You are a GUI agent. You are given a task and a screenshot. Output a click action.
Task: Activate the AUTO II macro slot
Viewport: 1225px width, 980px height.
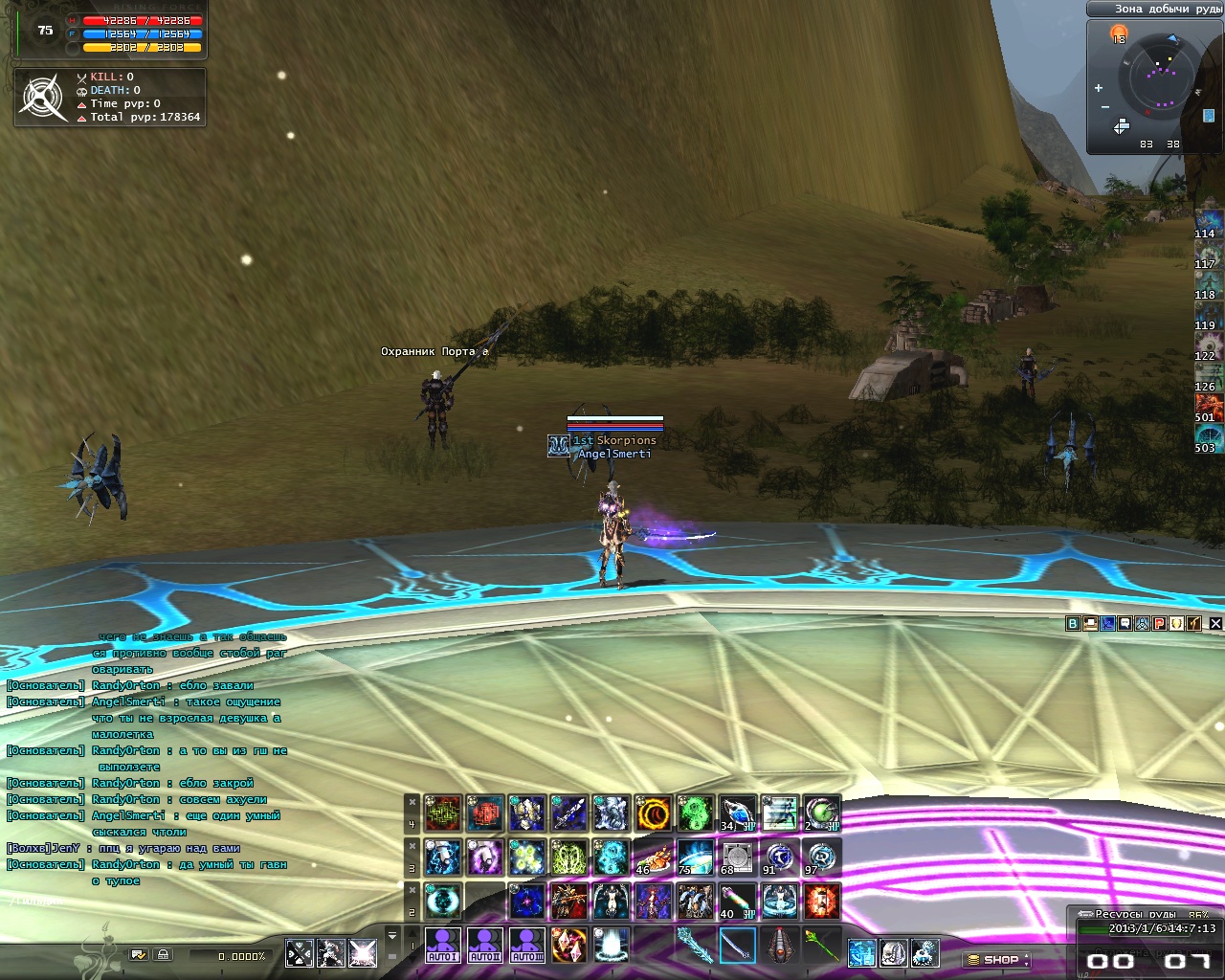tap(484, 945)
